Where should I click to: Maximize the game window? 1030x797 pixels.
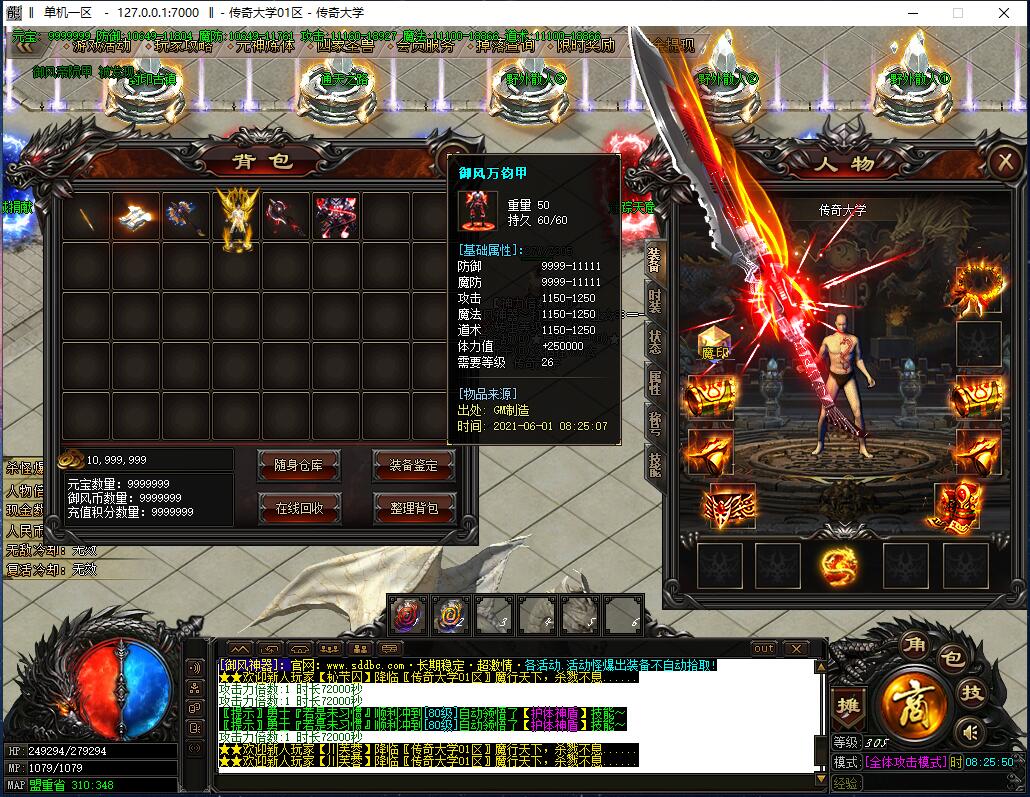tap(957, 13)
